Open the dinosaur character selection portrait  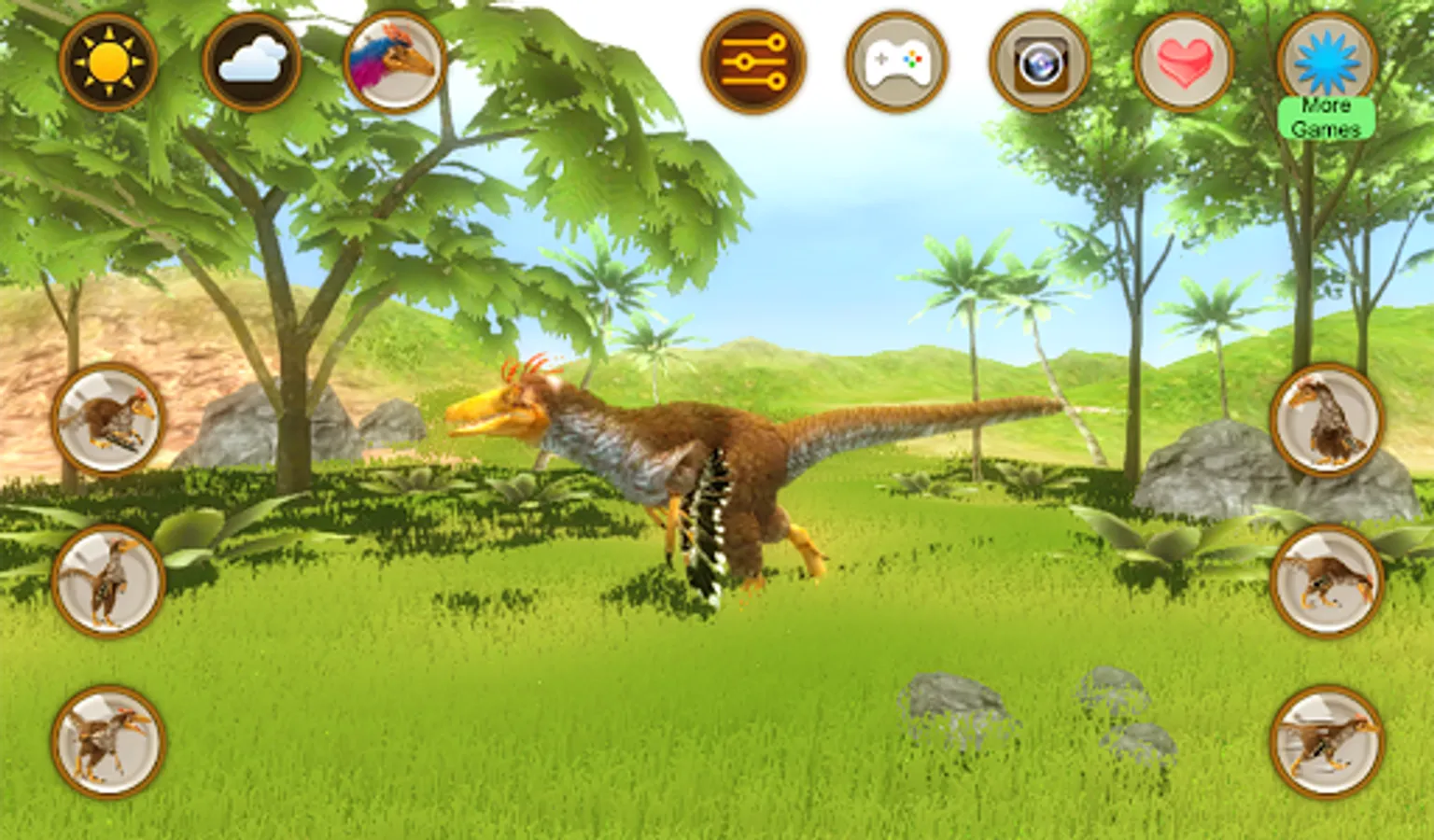tap(389, 61)
